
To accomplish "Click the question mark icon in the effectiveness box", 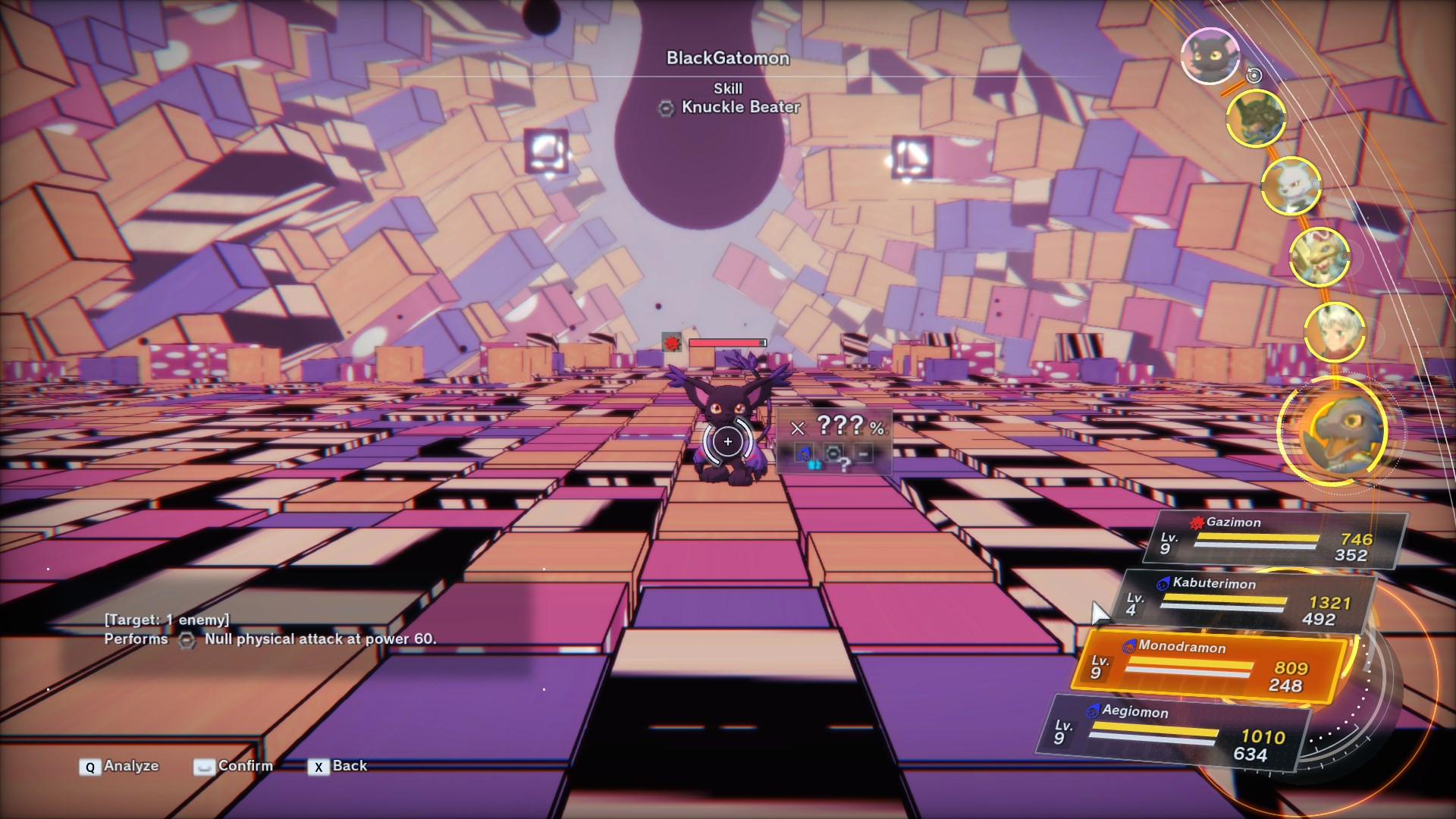I will coord(845,465).
